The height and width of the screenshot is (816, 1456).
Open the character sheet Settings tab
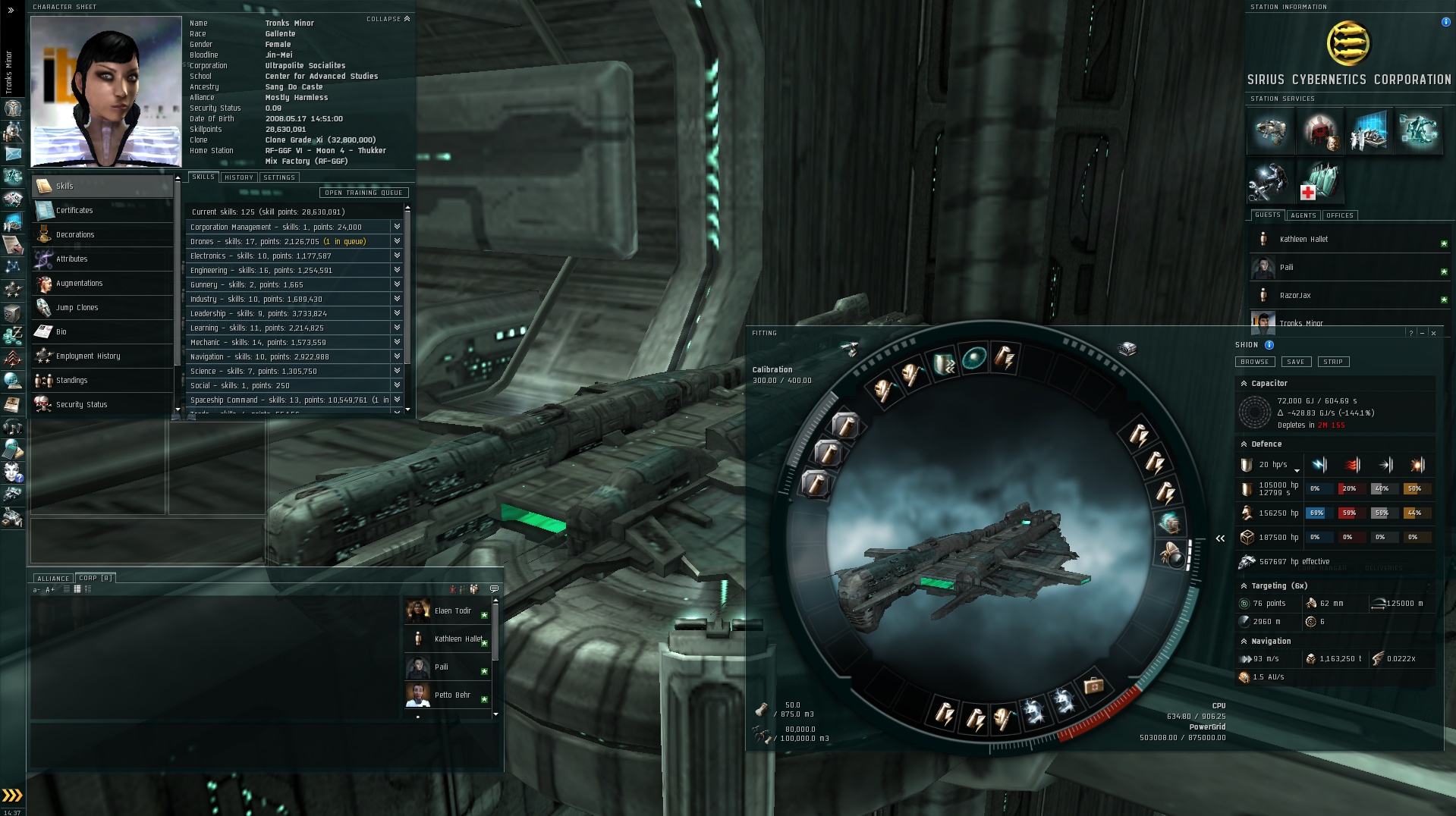coord(279,177)
